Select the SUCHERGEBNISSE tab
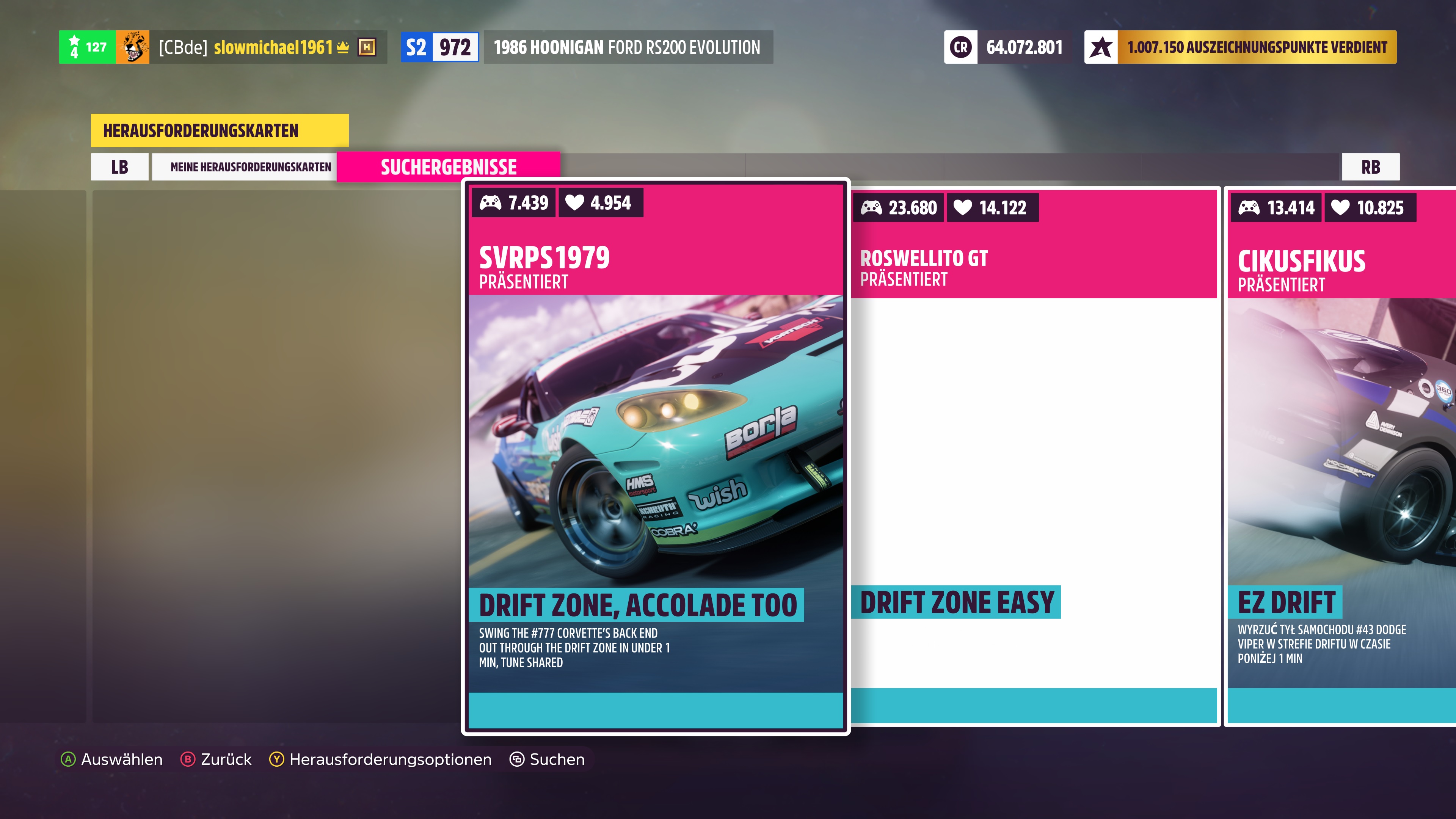Image resolution: width=1456 pixels, height=819 pixels. pos(448,166)
